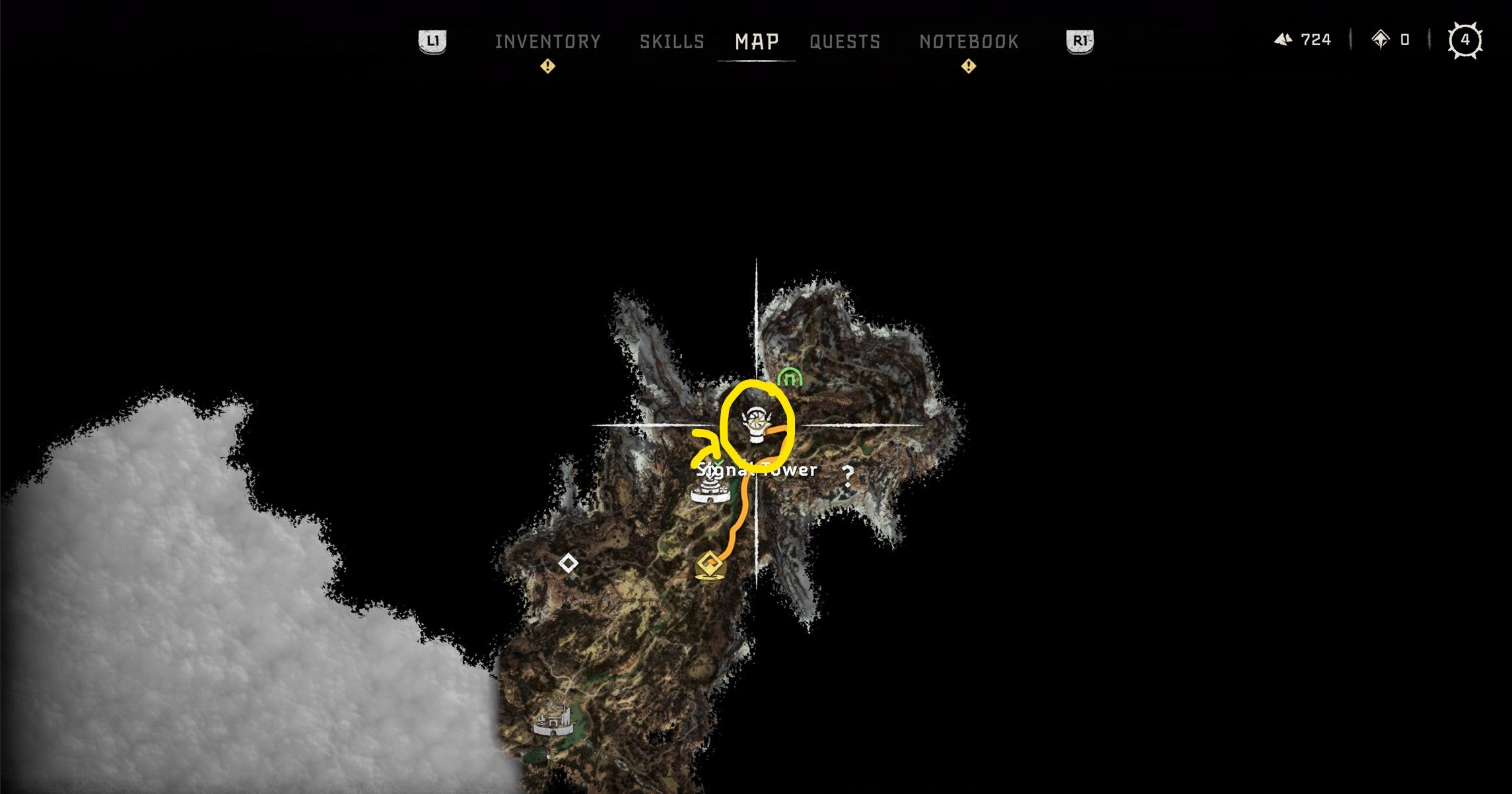The width and height of the screenshot is (1512, 794).
Task: Click the metal shards currency icon
Action: coord(1283,40)
